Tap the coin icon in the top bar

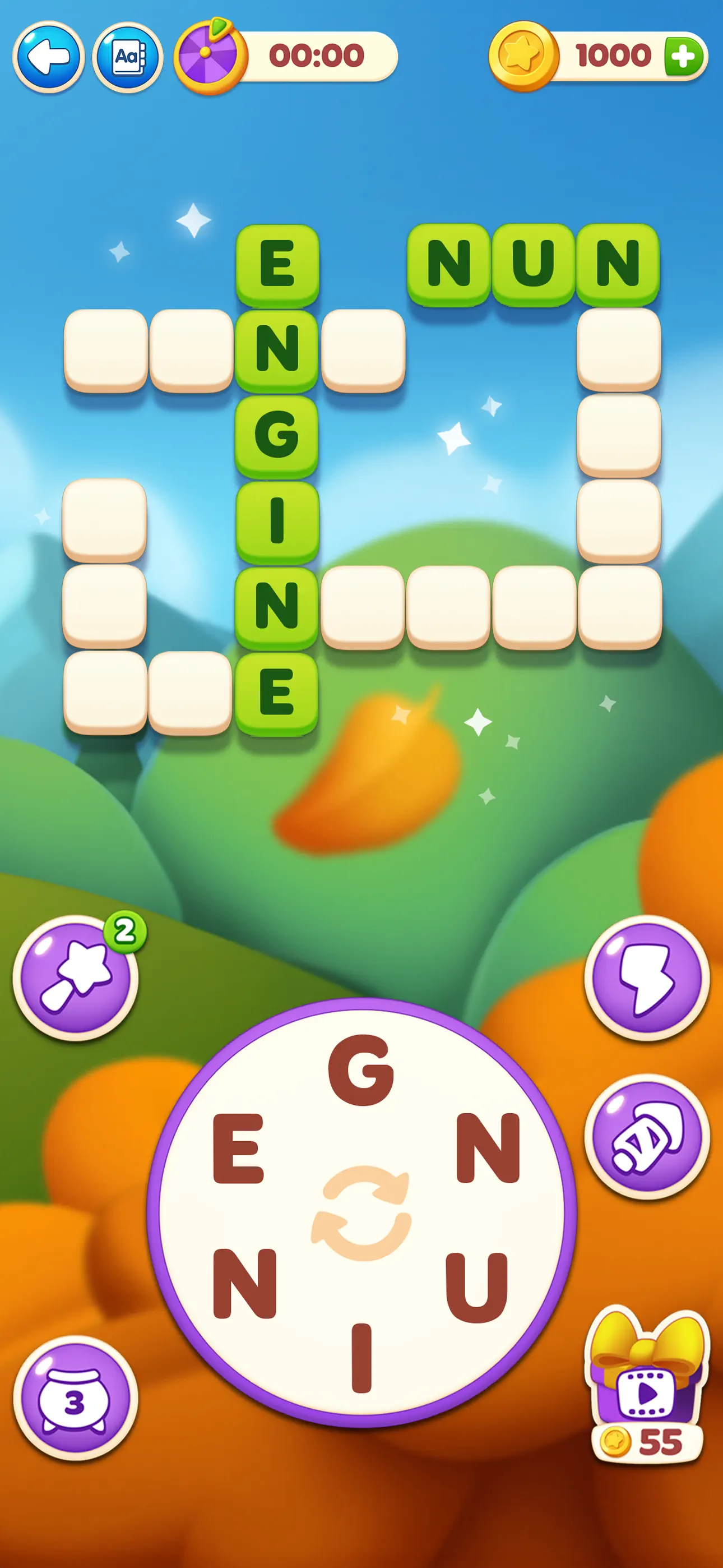[x=522, y=56]
